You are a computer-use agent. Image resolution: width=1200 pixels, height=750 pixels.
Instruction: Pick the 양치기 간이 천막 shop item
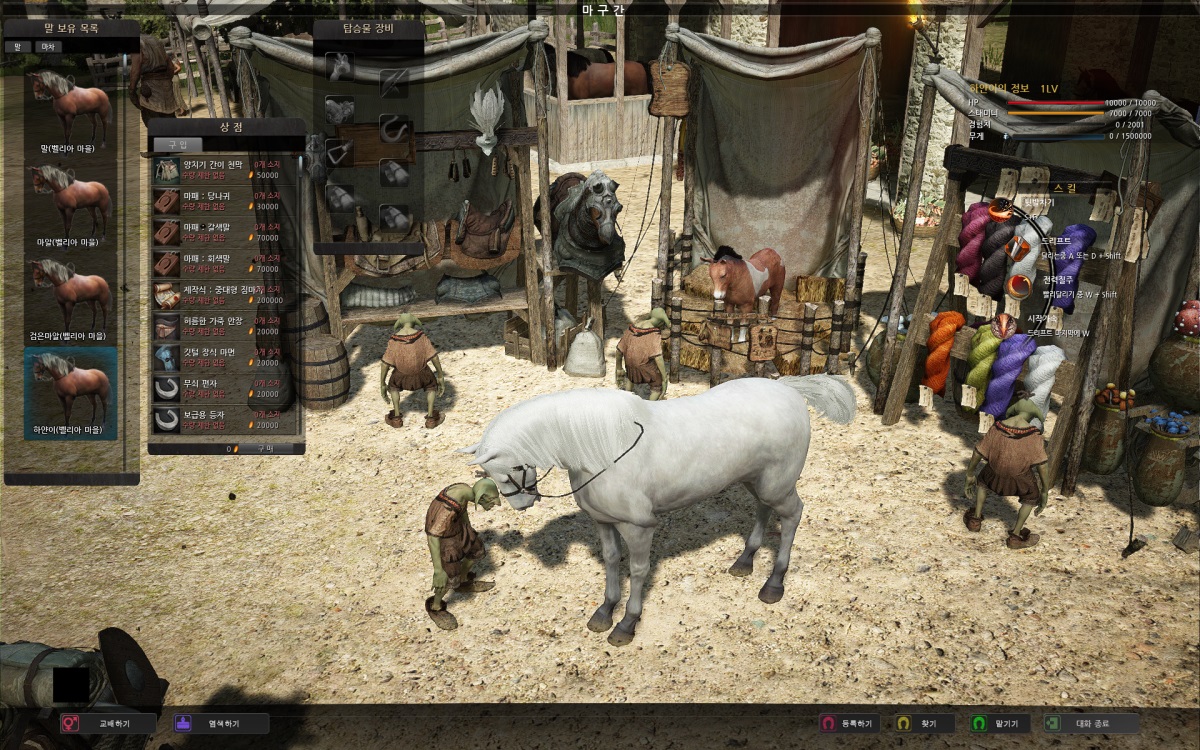pyautogui.click(x=224, y=168)
